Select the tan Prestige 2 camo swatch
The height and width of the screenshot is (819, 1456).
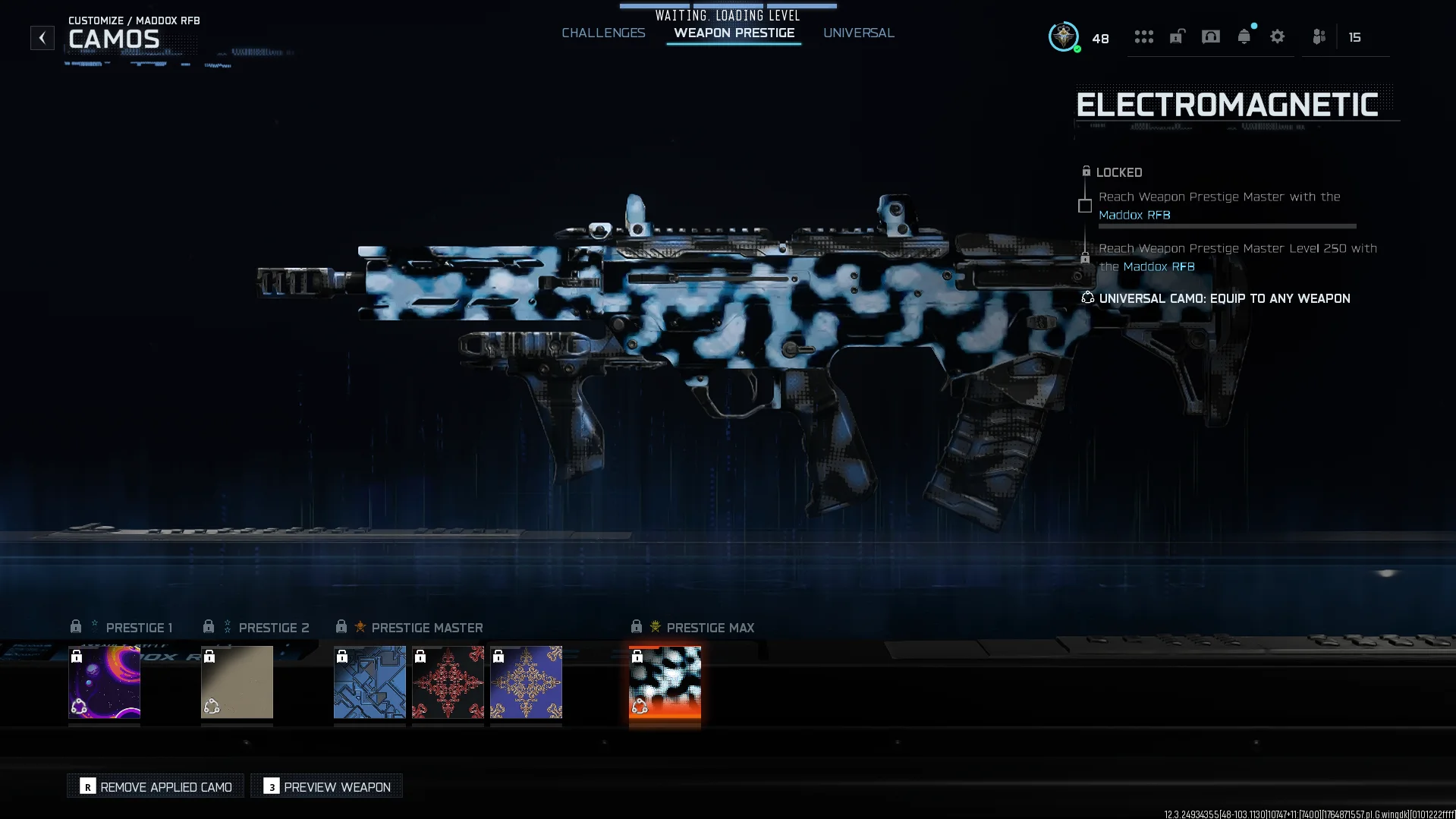pos(236,682)
